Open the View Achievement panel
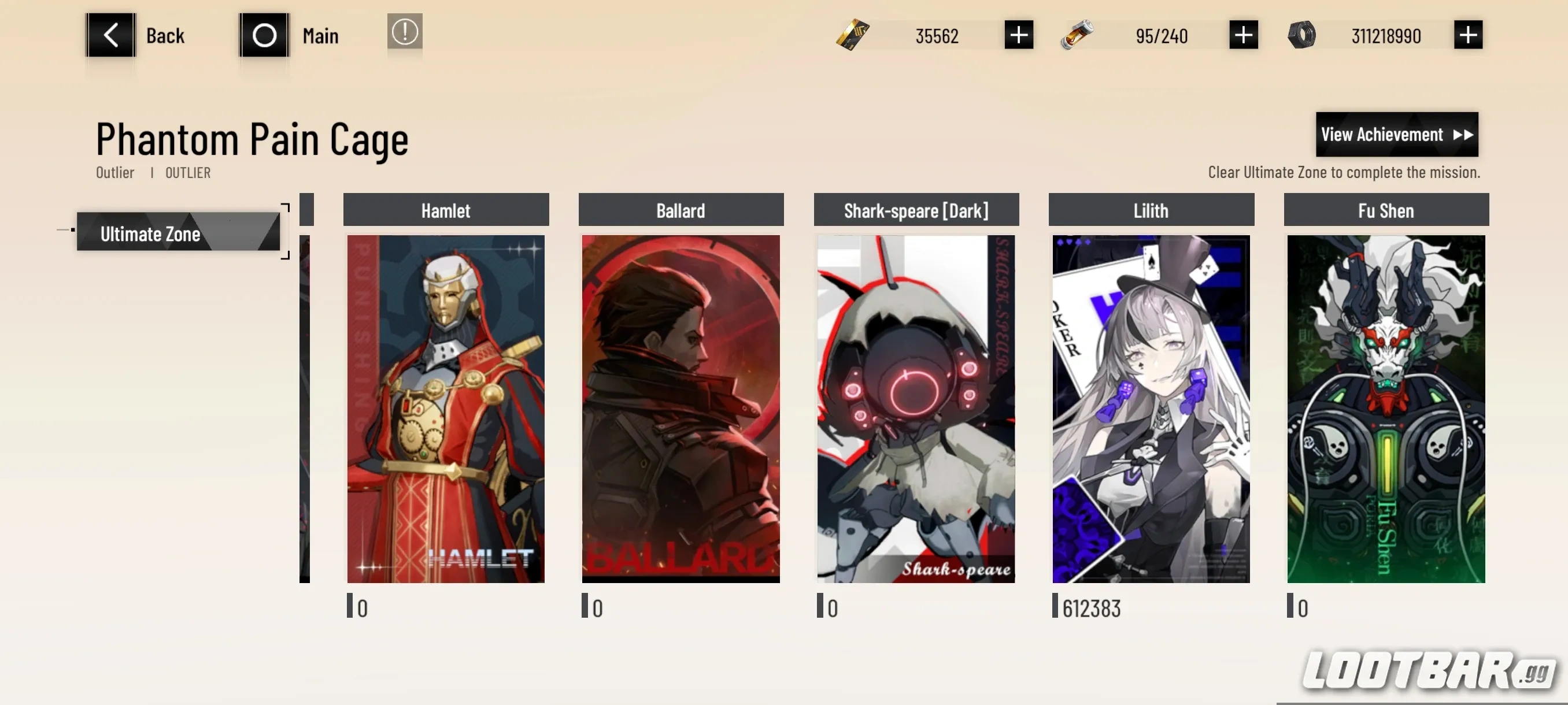 pyautogui.click(x=1396, y=135)
